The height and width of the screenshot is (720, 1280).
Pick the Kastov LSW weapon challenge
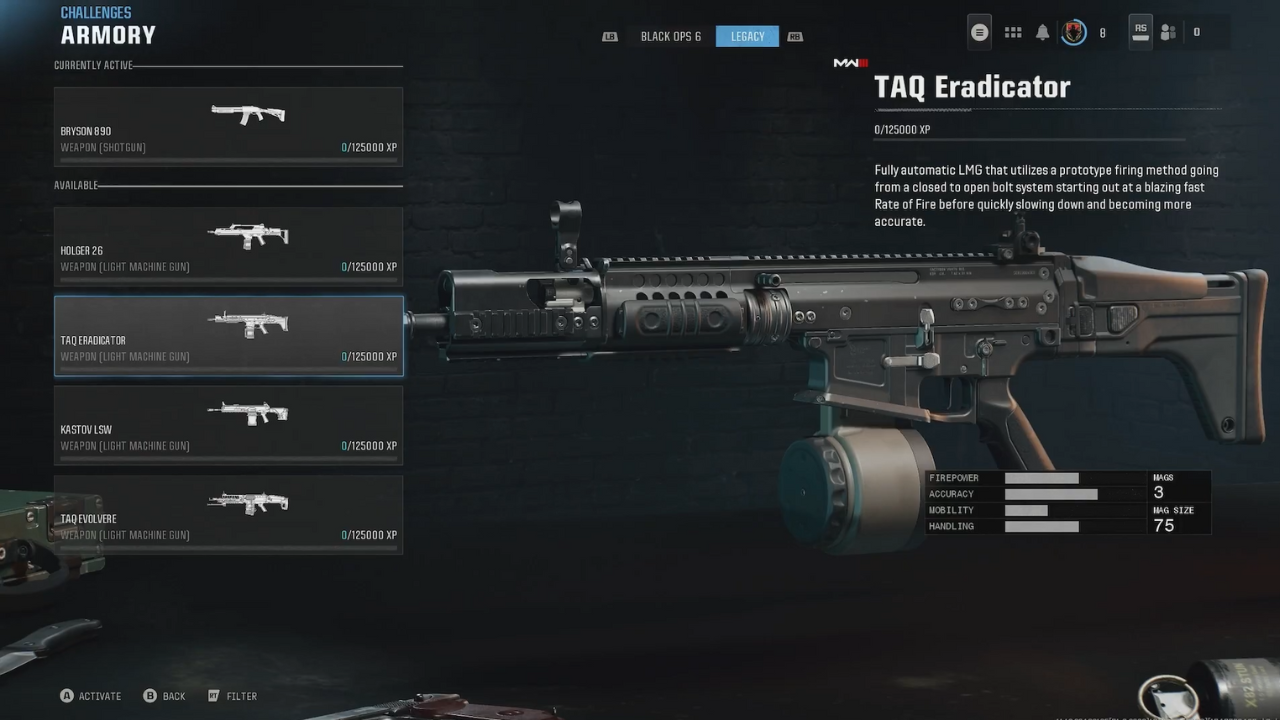tap(228, 425)
